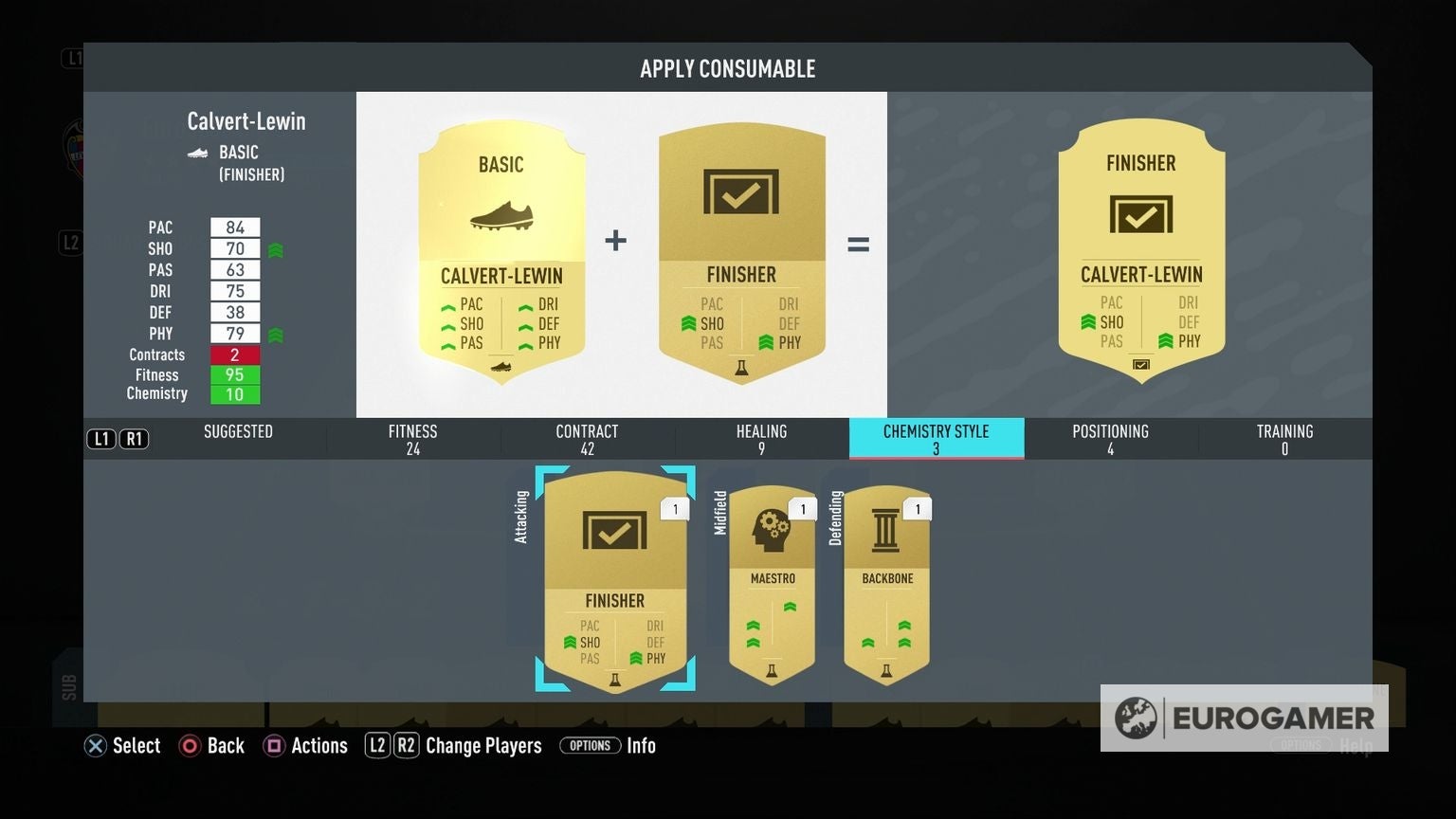Screen dimensions: 1456x819
Task: Click the Actions button prompt
Action: (305, 746)
